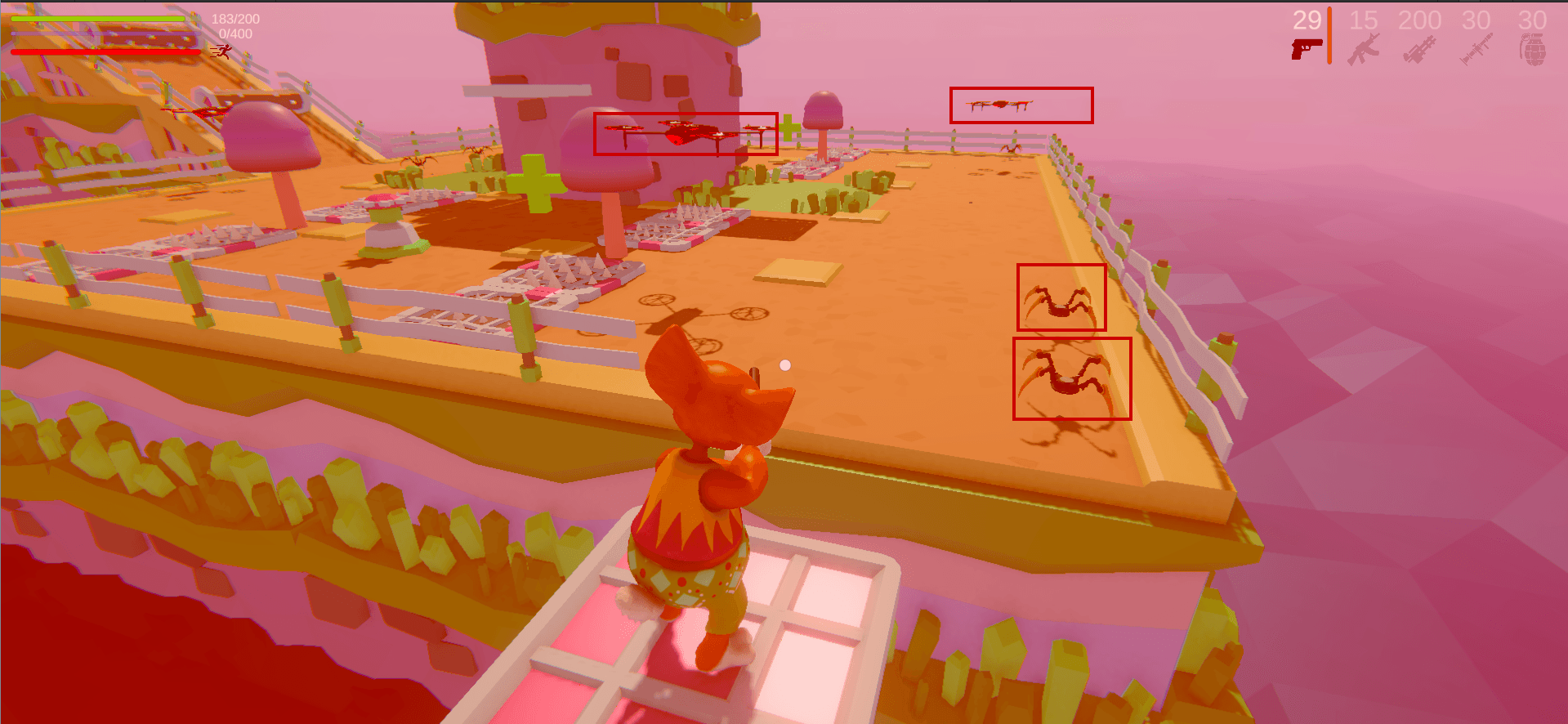Click the 200 minigun ammo counter
The image size is (1568, 724).
1419,19
